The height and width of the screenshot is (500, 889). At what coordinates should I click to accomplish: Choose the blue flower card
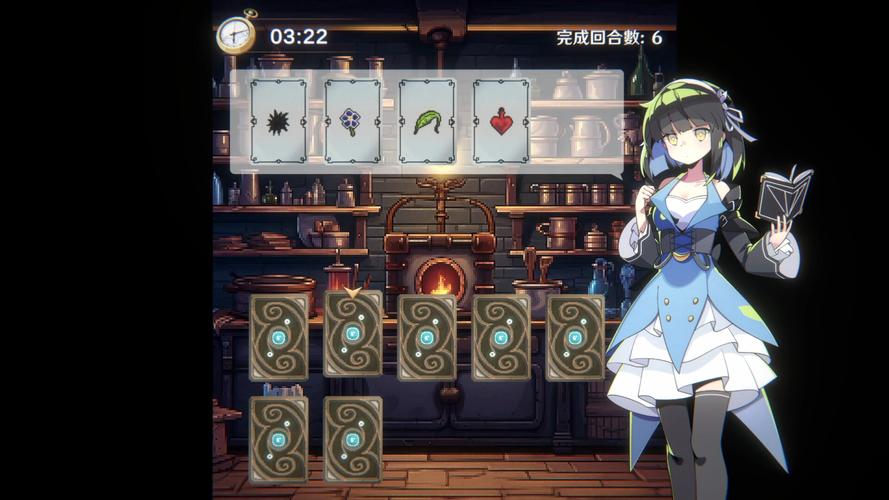click(x=352, y=121)
